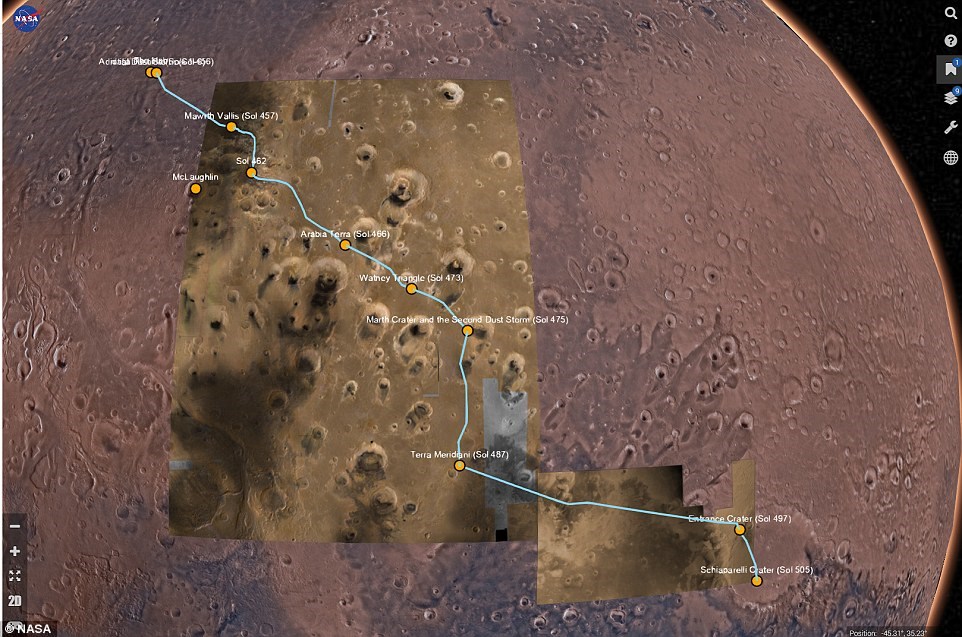Open the search tool magnifier icon
Viewport: 962px width, 637px height.
(950, 13)
